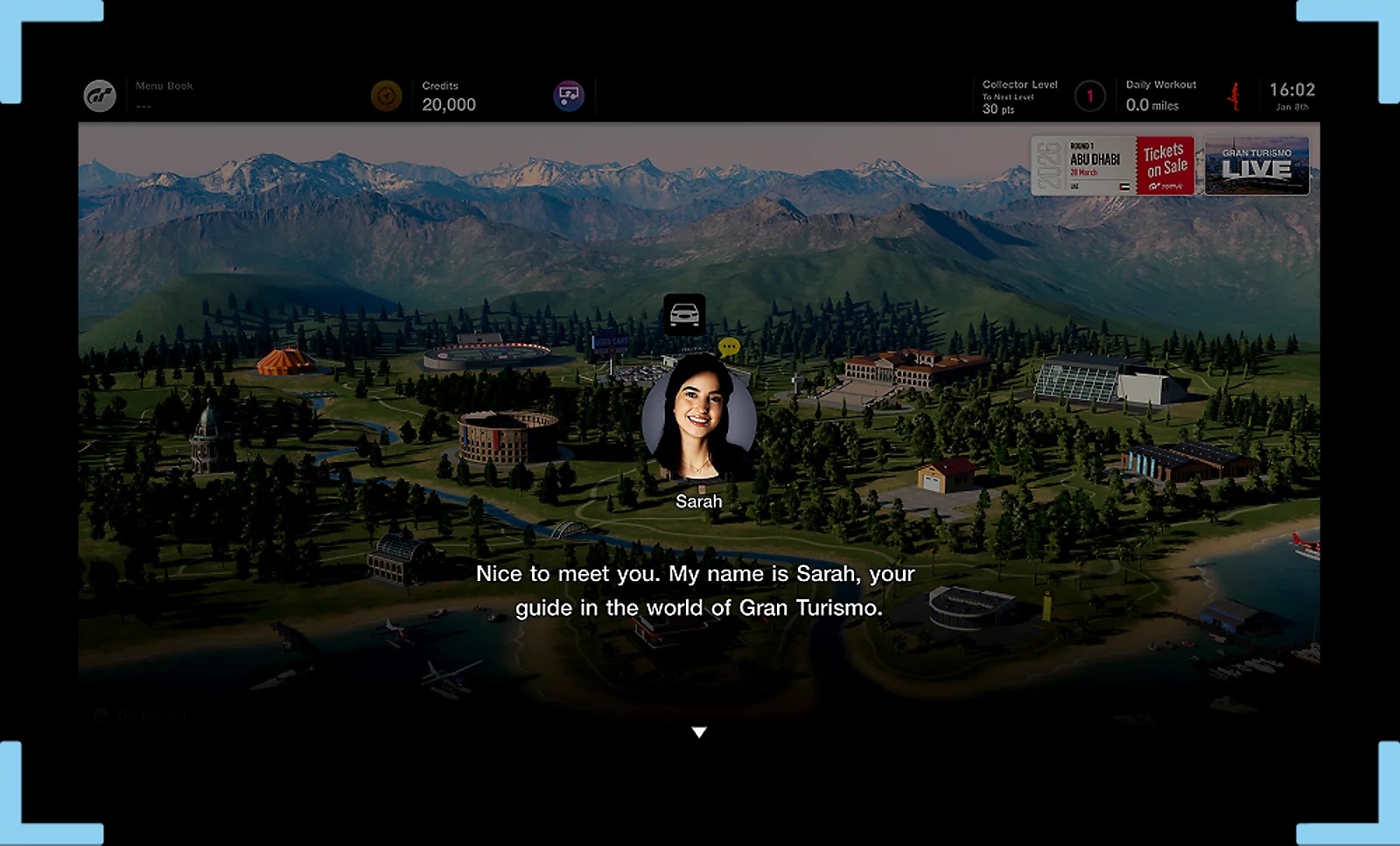1400x846 pixels.
Task: Open the purple multiplayer icon
Action: pyautogui.click(x=569, y=95)
